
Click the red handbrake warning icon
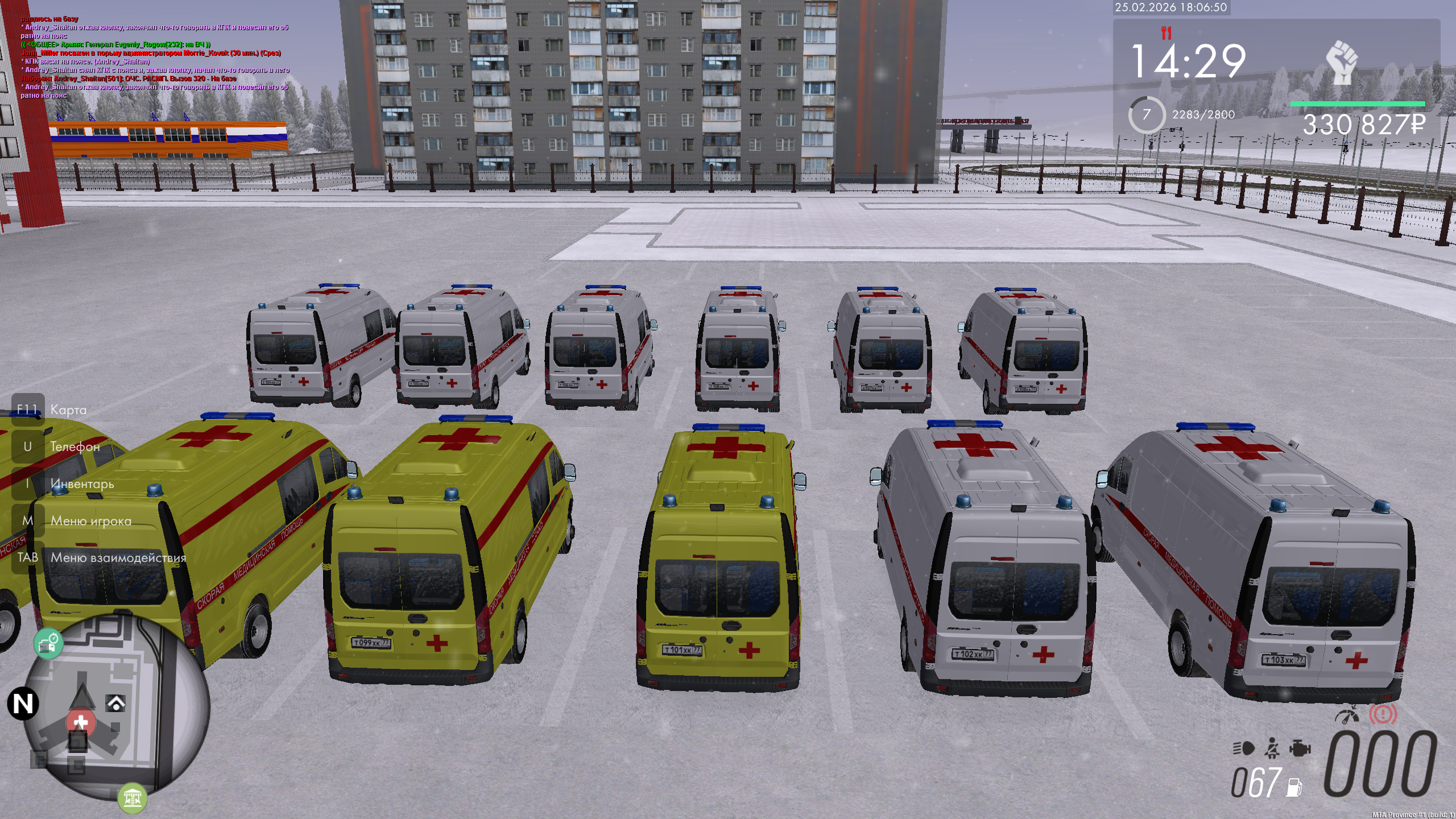(1383, 714)
